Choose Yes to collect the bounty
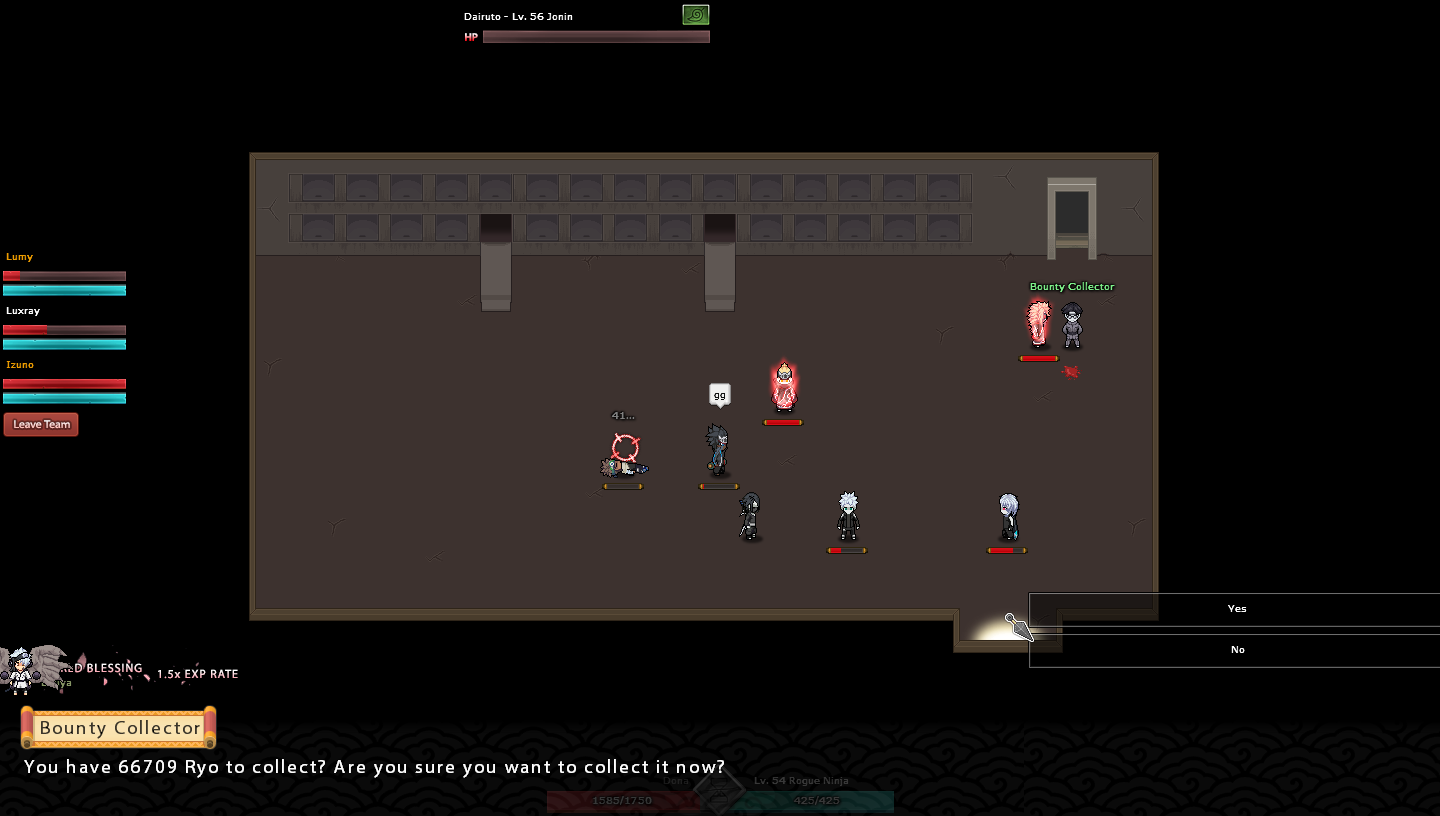 pyautogui.click(x=1236, y=609)
